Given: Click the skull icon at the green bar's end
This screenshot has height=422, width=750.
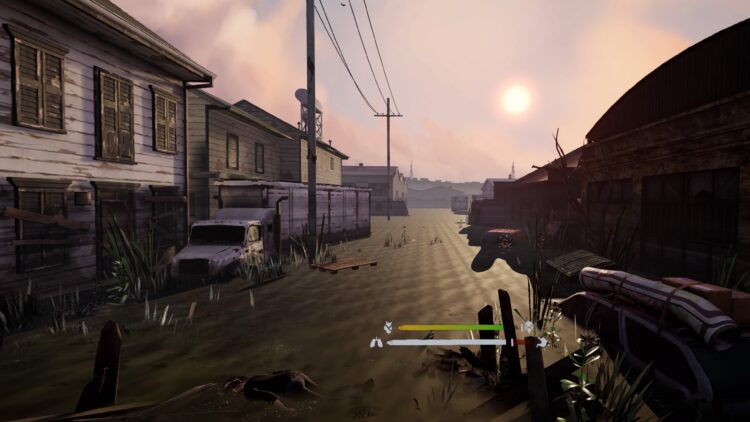Looking at the screenshot, I should click(x=527, y=327).
